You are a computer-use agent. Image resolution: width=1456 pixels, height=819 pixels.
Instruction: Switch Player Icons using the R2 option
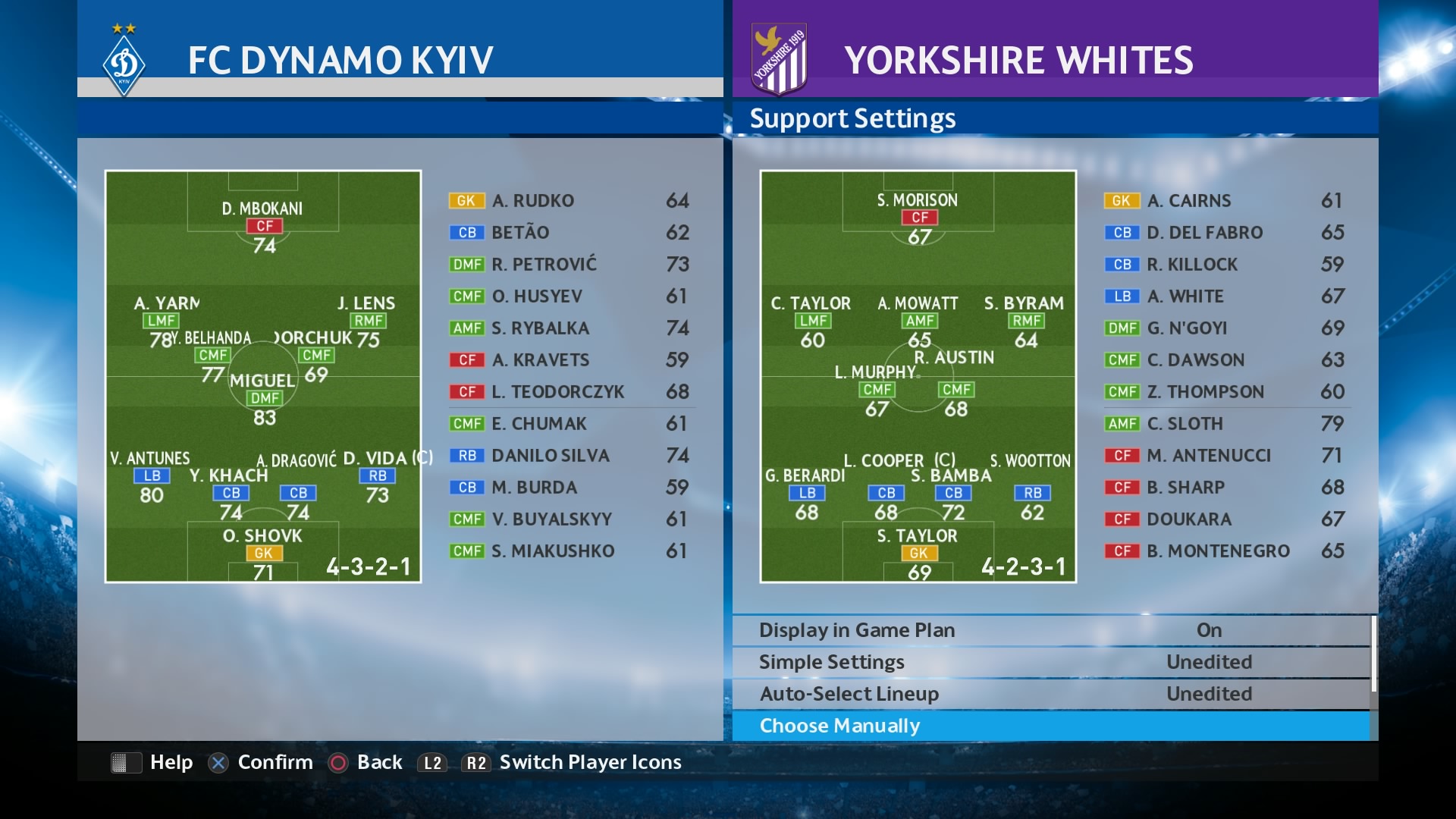coord(476,763)
